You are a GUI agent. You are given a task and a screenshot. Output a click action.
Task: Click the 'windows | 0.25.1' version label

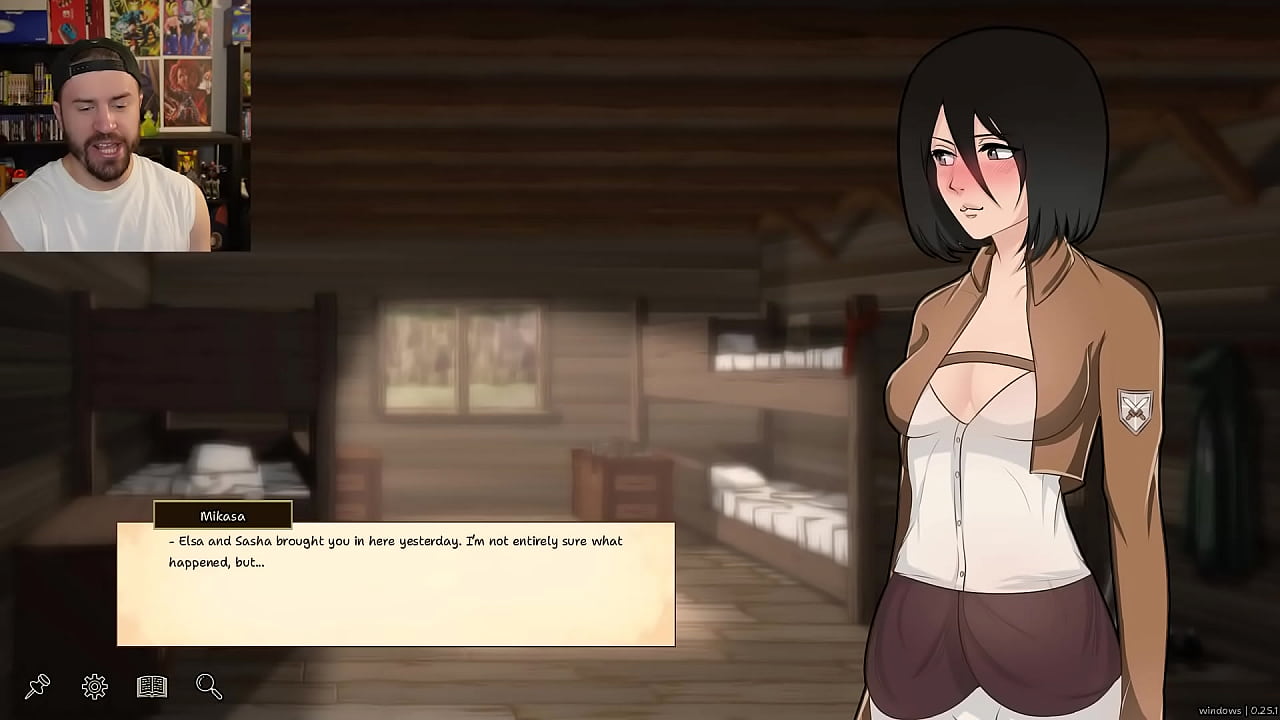point(1239,711)
